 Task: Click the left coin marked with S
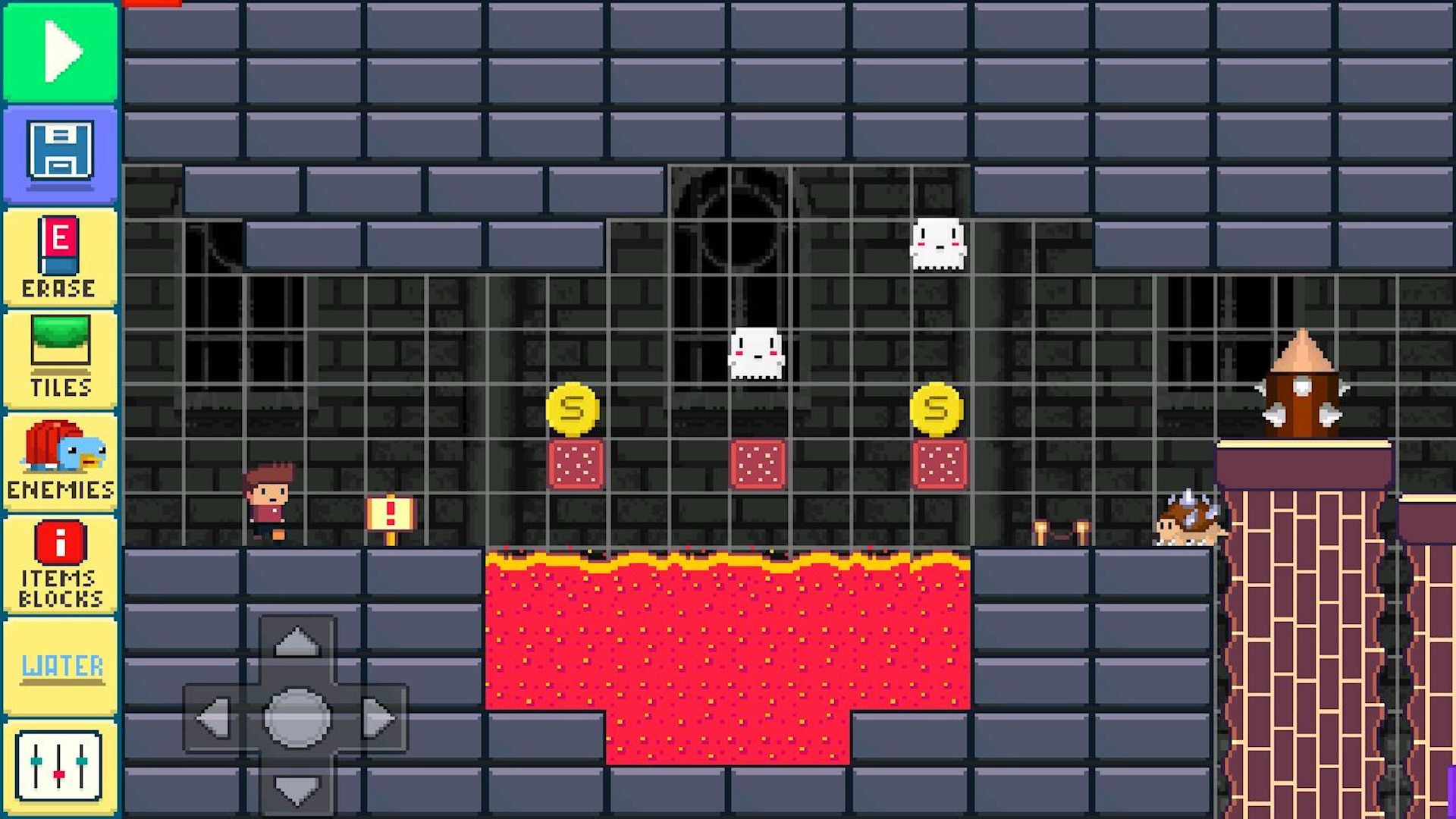[574, 406]
